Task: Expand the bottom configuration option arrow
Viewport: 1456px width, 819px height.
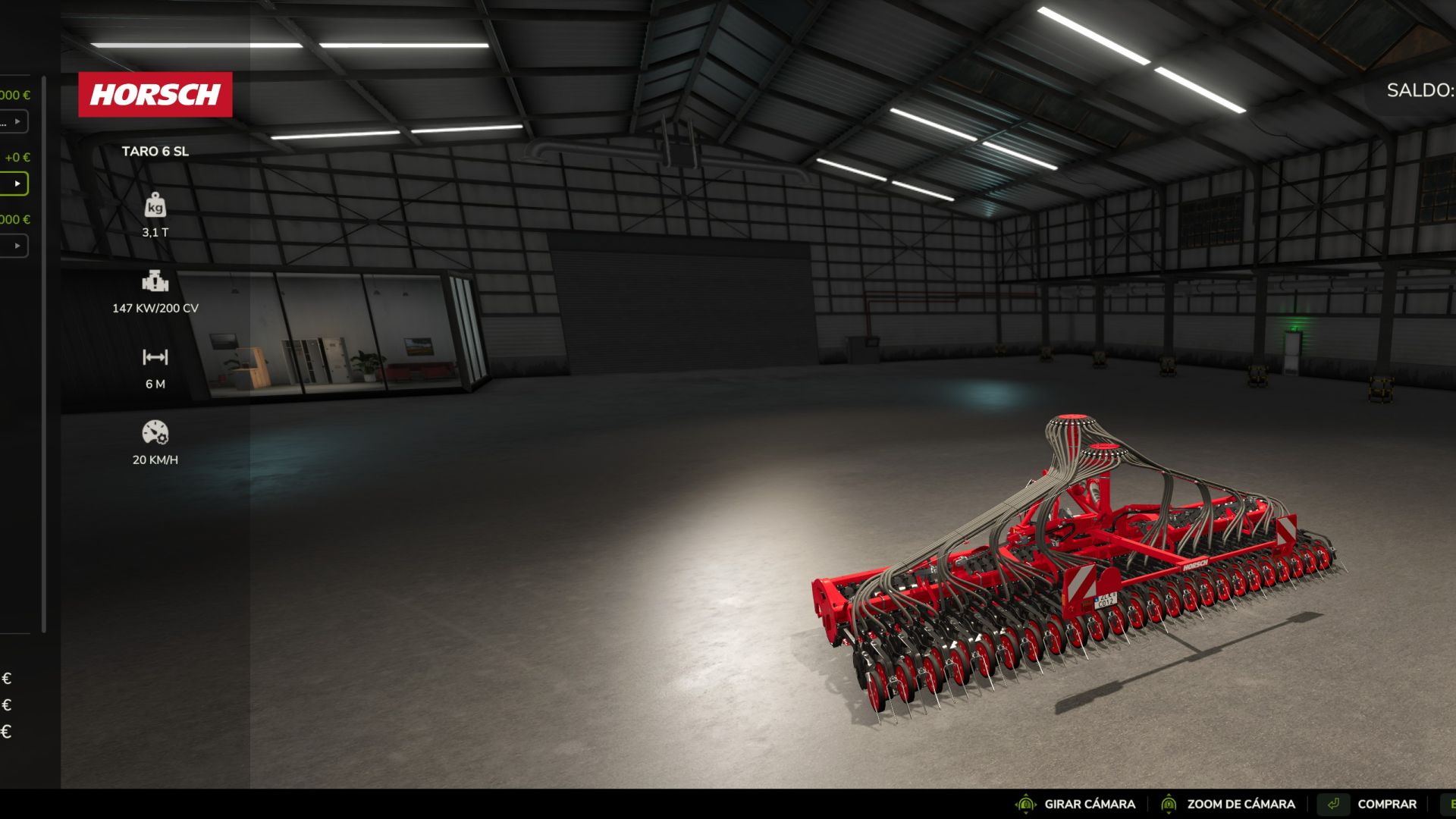Action: tap(17, 246)
